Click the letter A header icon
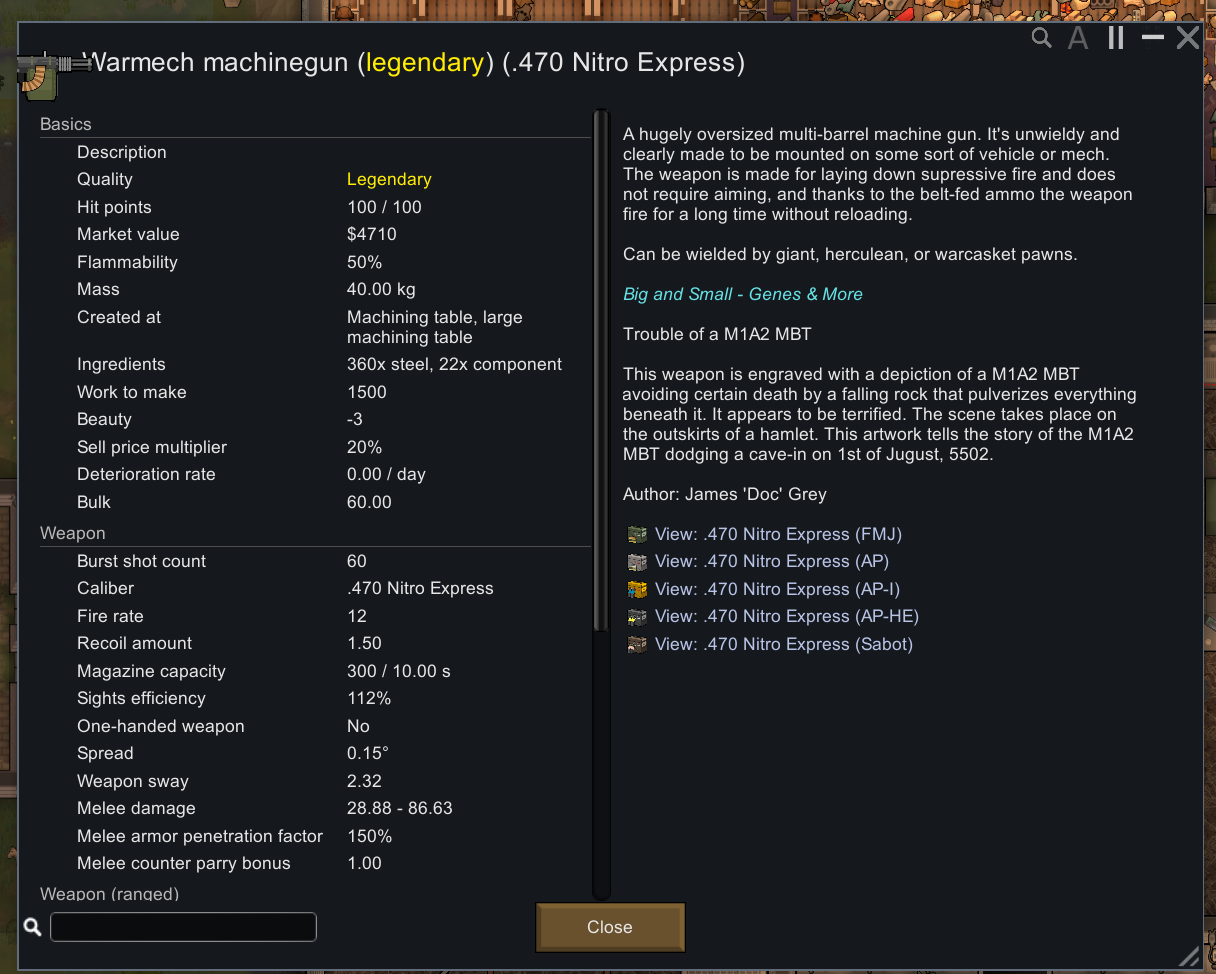 coord(1078,39)
